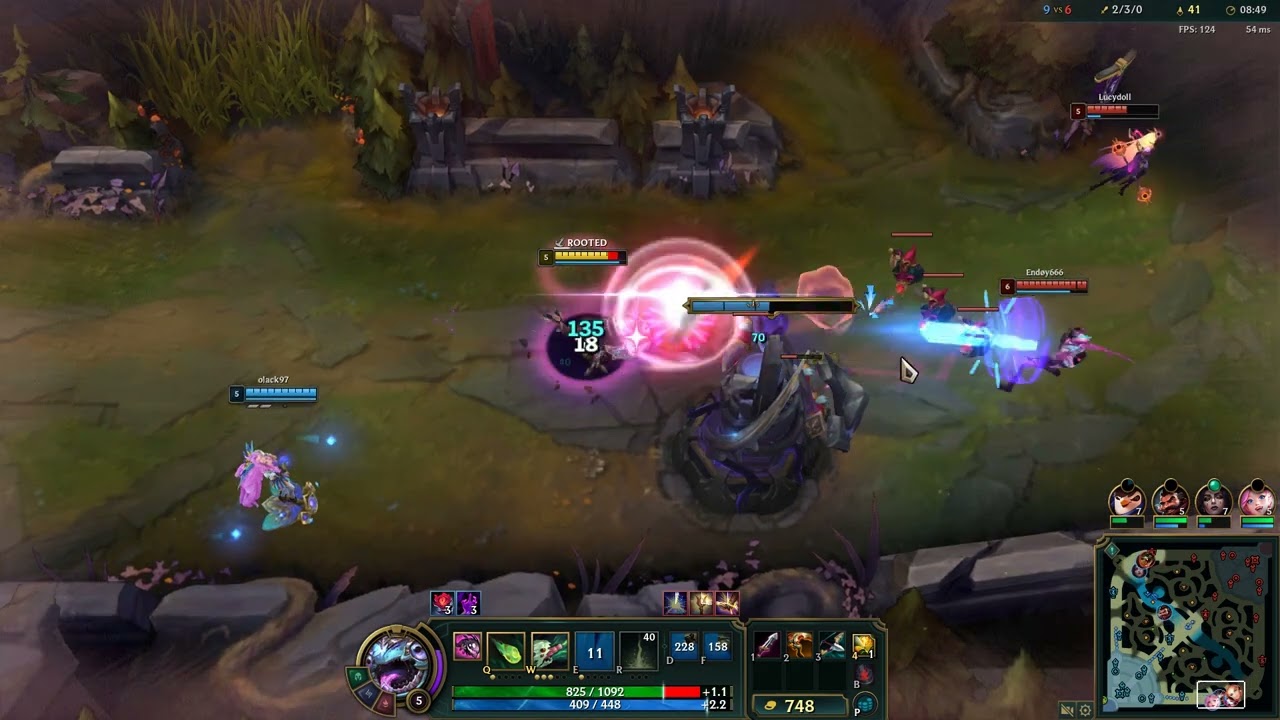Open minimap options with the gear icon
1280x720 pixels.
point(1085,710)
